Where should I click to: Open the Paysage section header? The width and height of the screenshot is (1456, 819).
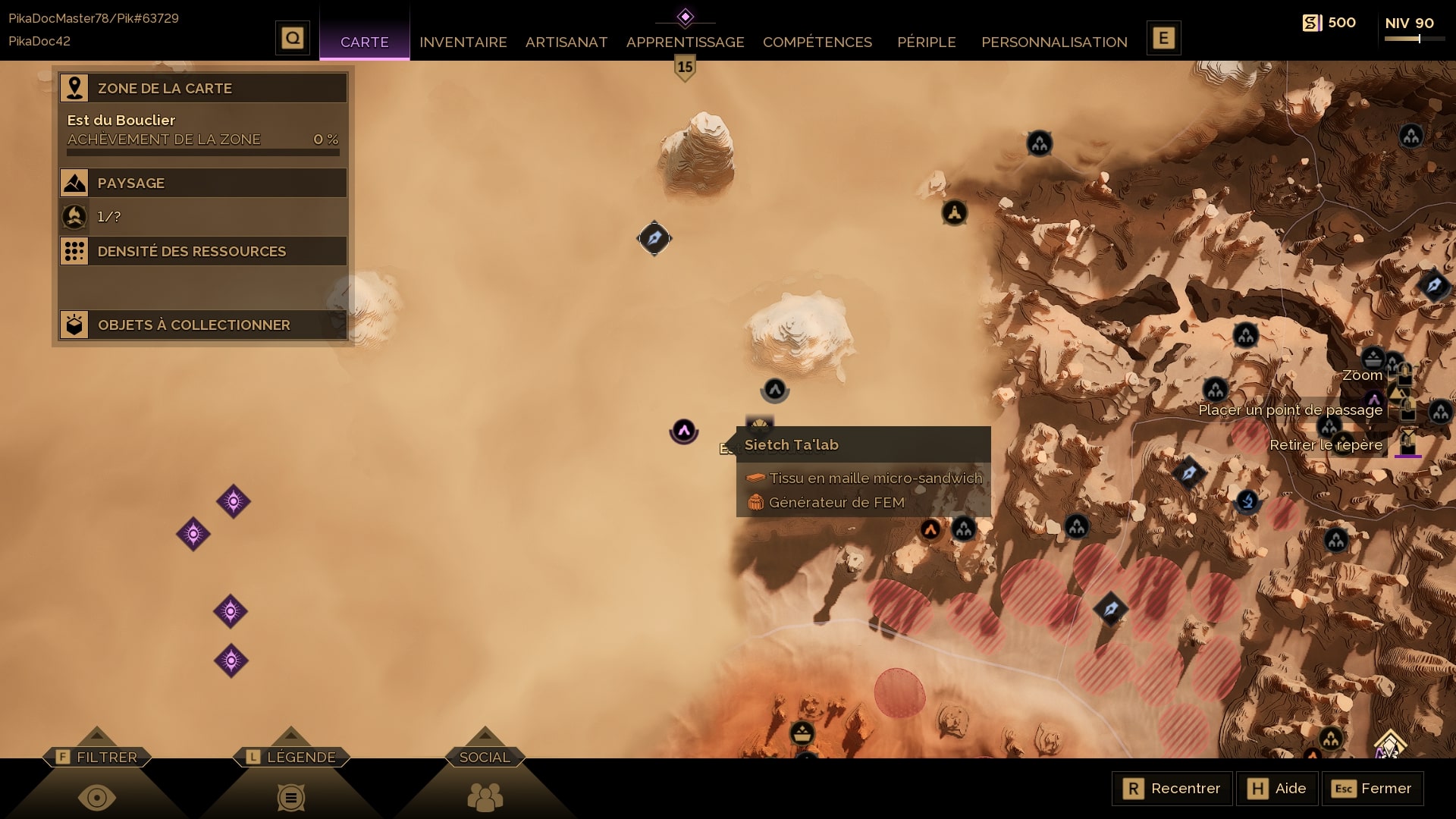pyautogui.click(x=203, y=183)
